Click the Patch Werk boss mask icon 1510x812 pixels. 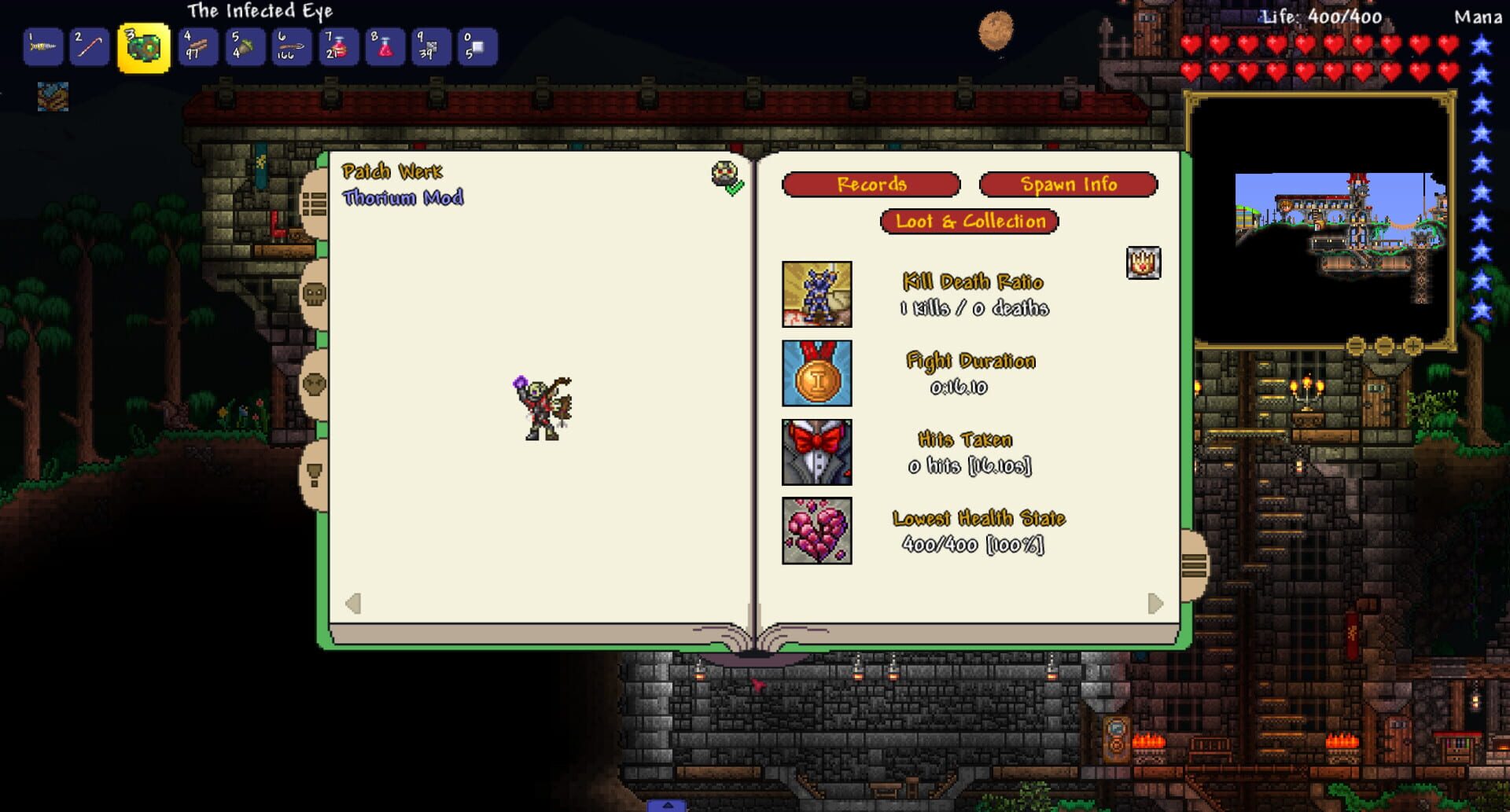[724, 174]
